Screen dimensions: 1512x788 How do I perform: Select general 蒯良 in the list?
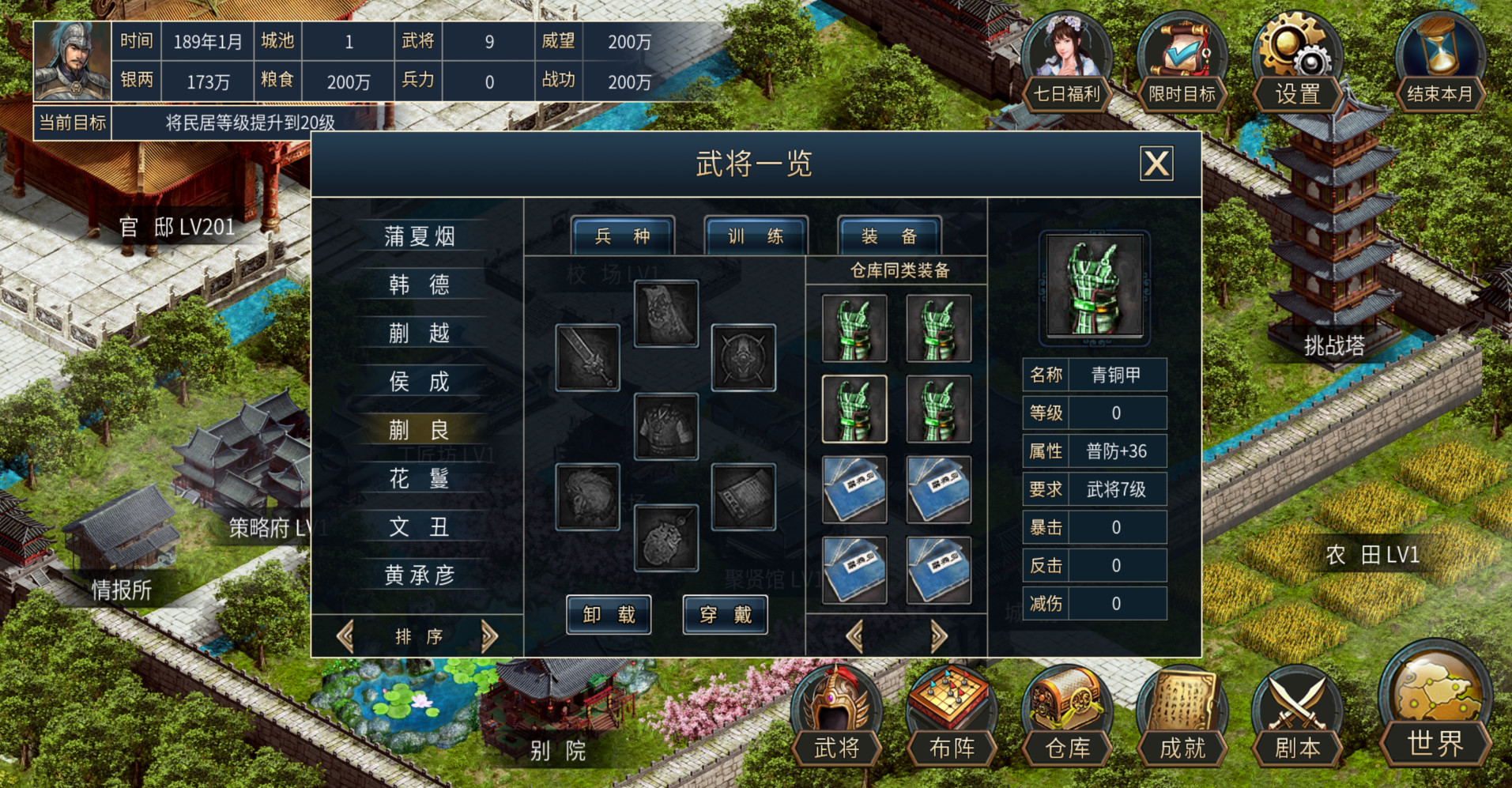421,429
